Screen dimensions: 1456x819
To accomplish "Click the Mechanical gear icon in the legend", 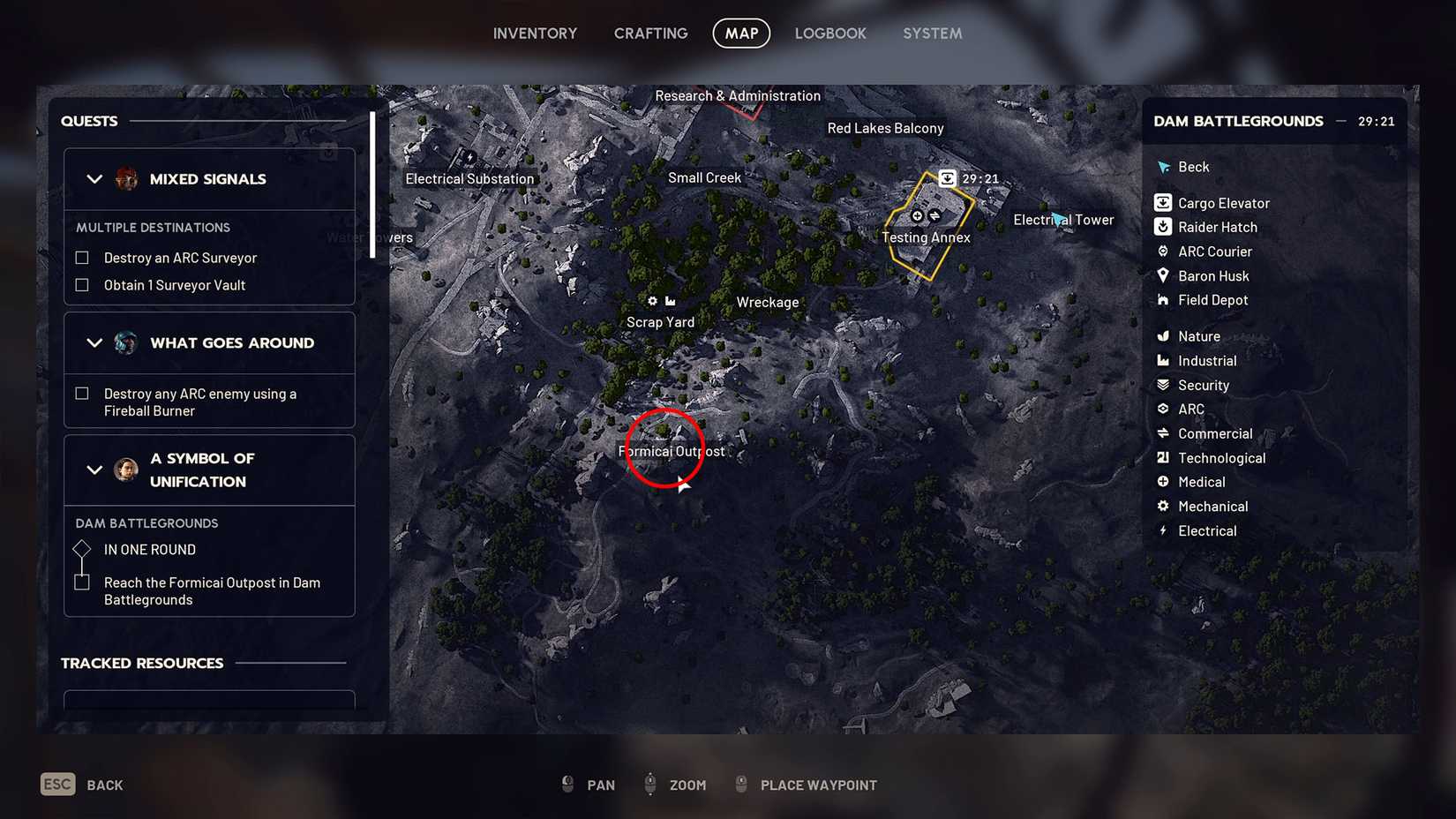I will (1163, 506).
